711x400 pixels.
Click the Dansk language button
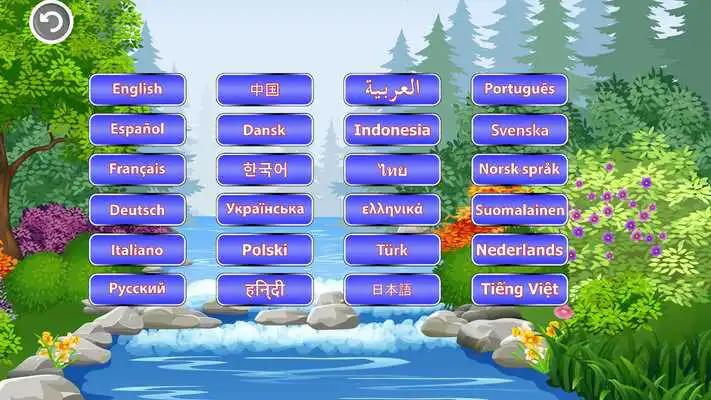tap(265, 129)
